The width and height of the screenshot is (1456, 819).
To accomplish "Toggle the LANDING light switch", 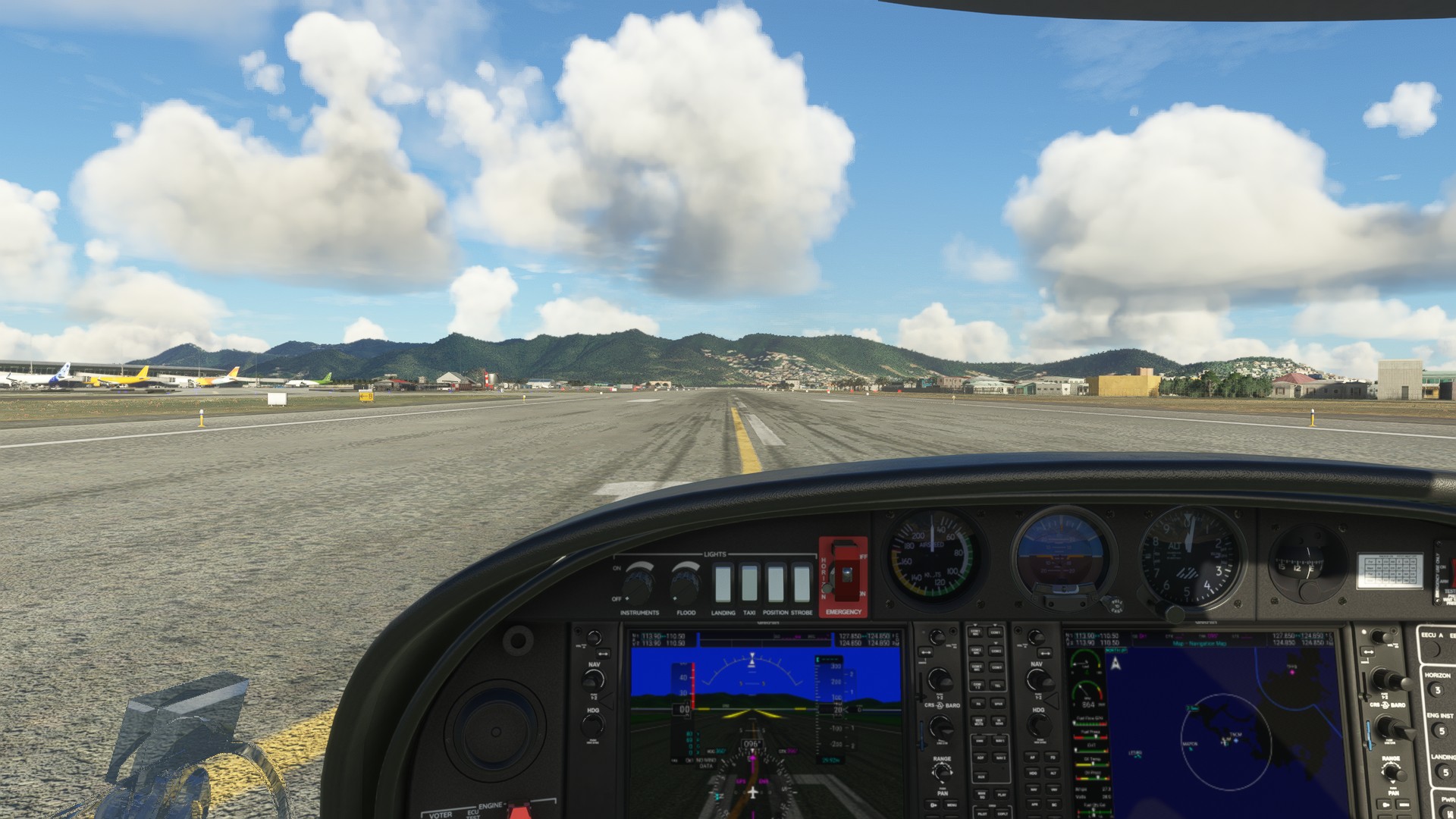I will point(723,582).
